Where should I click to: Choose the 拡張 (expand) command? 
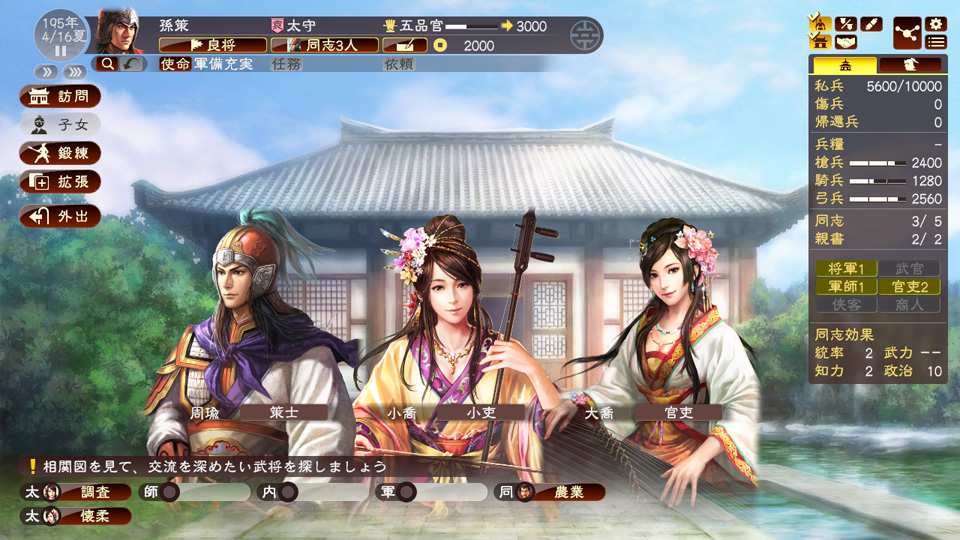60,182
